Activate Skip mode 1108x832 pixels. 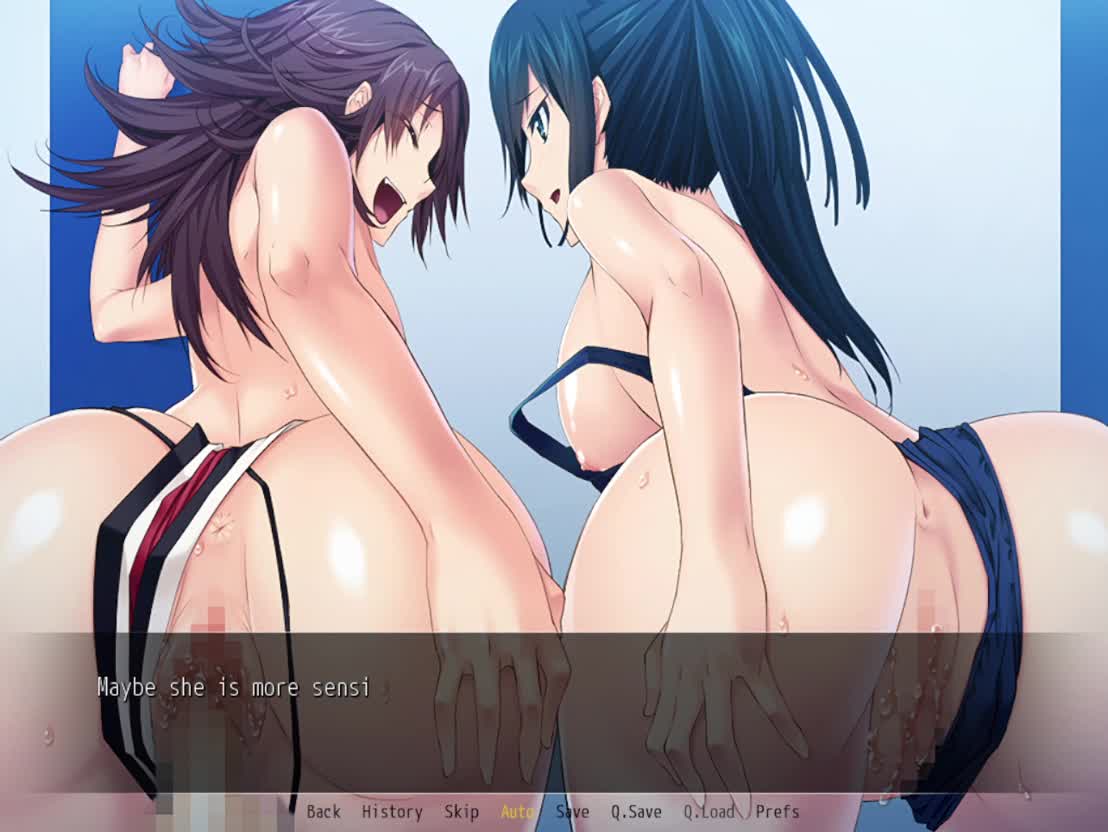click(x=461, y=812)
